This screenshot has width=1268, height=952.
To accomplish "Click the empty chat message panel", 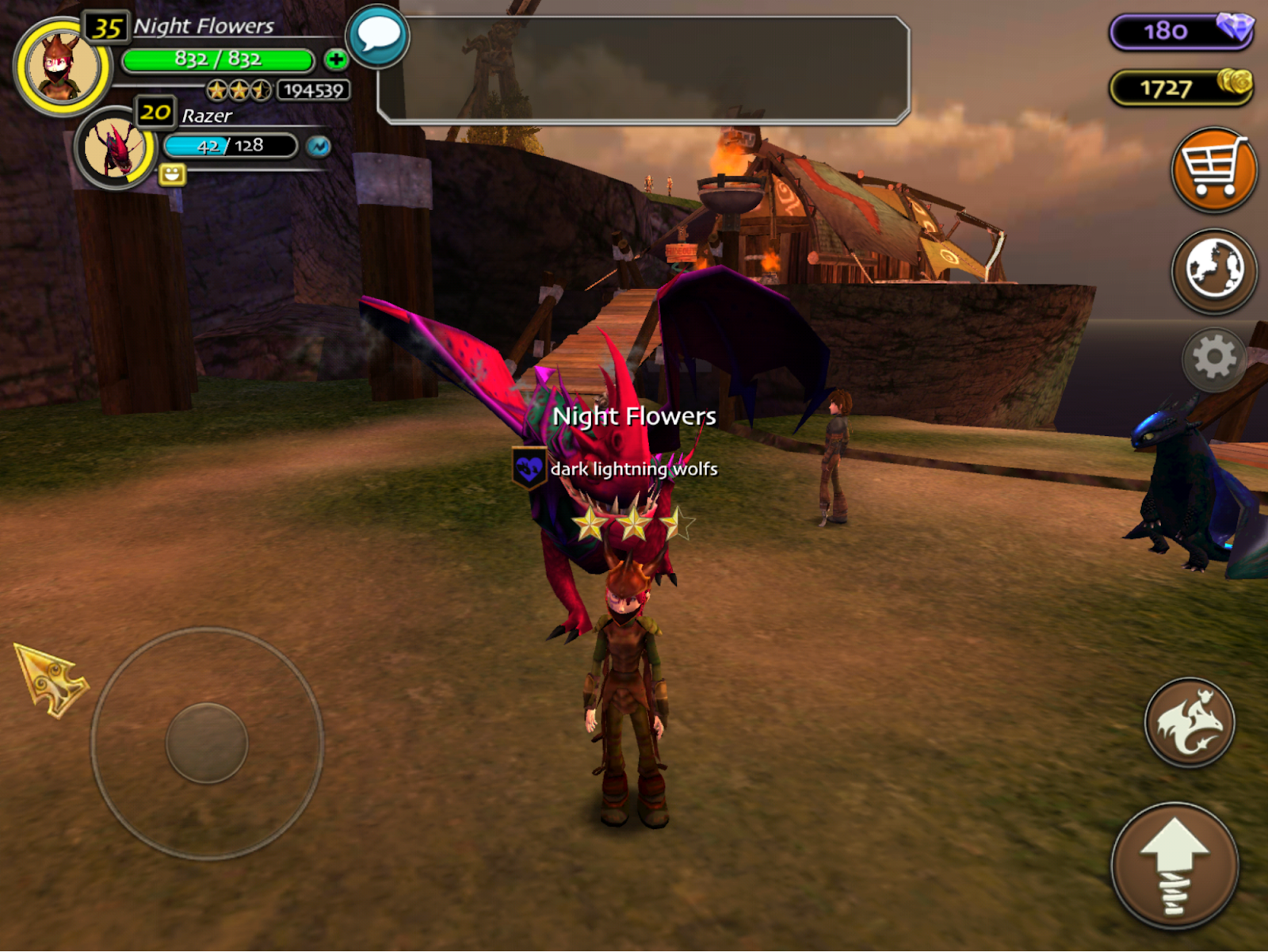I will [644, 70].
